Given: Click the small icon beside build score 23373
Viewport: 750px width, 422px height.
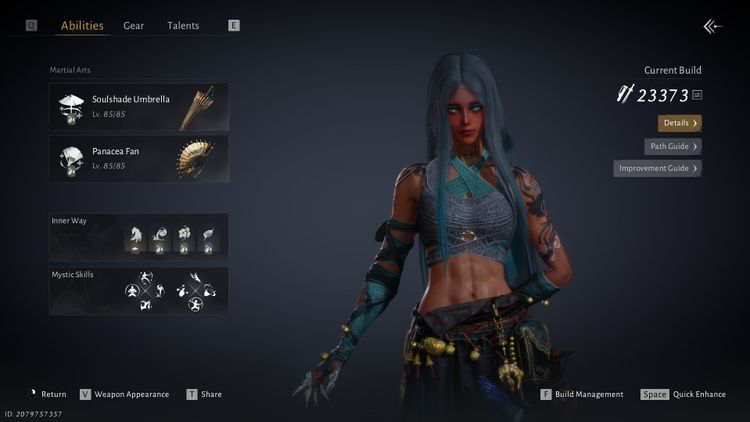Looking at the screenshot, I should (697, 95).
